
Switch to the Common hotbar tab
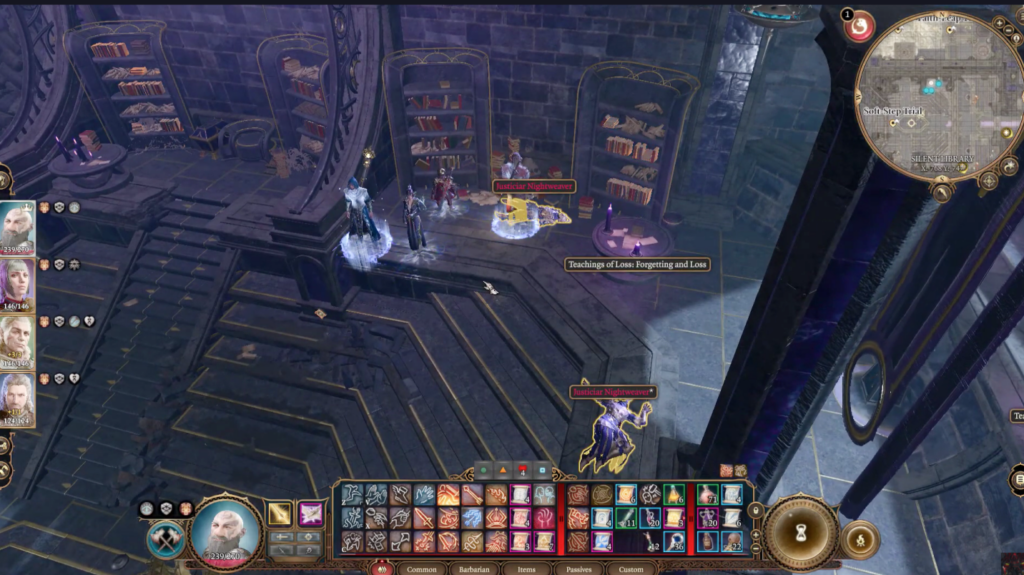tap(423, 569)
